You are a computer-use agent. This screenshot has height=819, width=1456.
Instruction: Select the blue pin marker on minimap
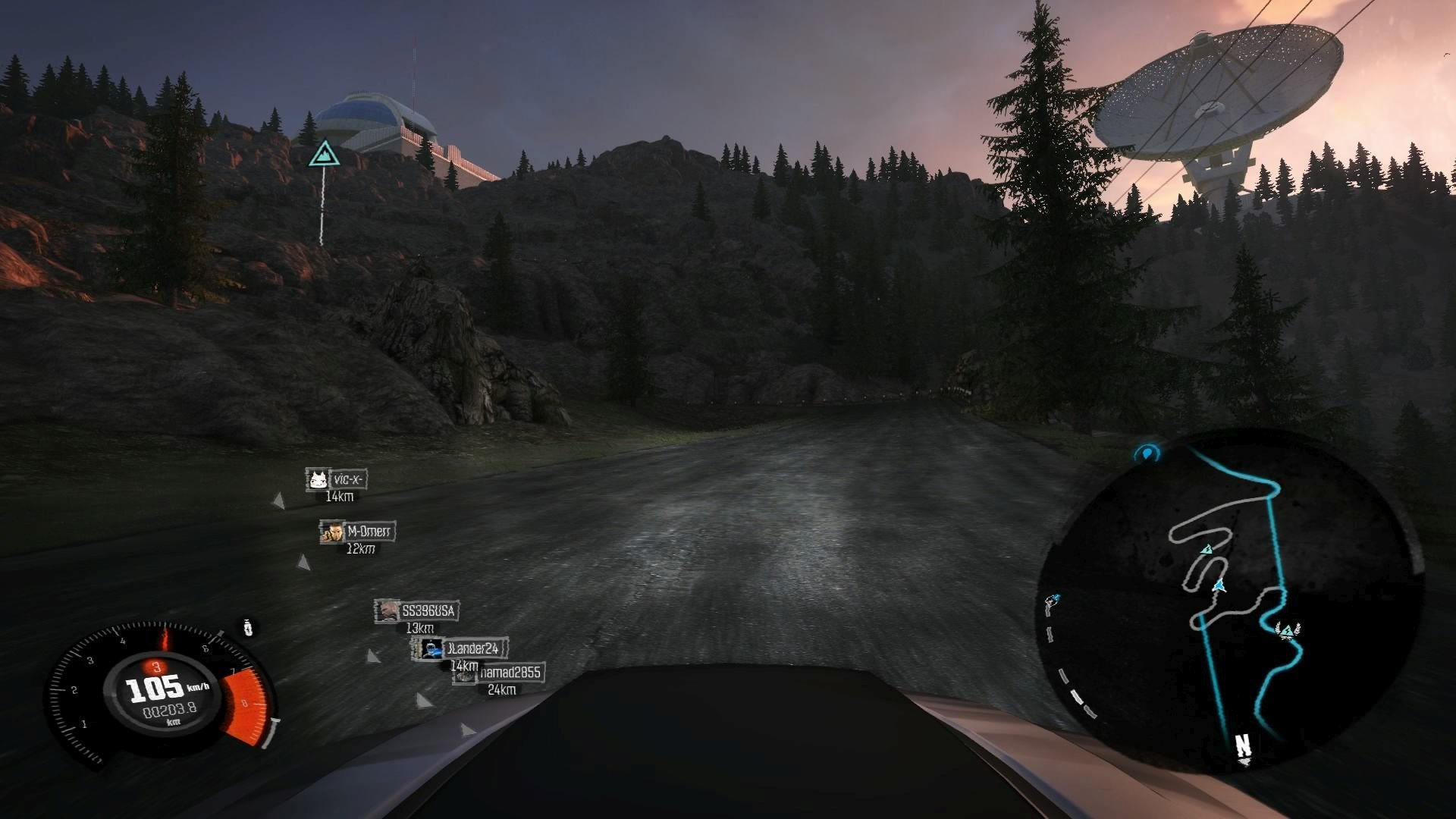[1147, 453]
